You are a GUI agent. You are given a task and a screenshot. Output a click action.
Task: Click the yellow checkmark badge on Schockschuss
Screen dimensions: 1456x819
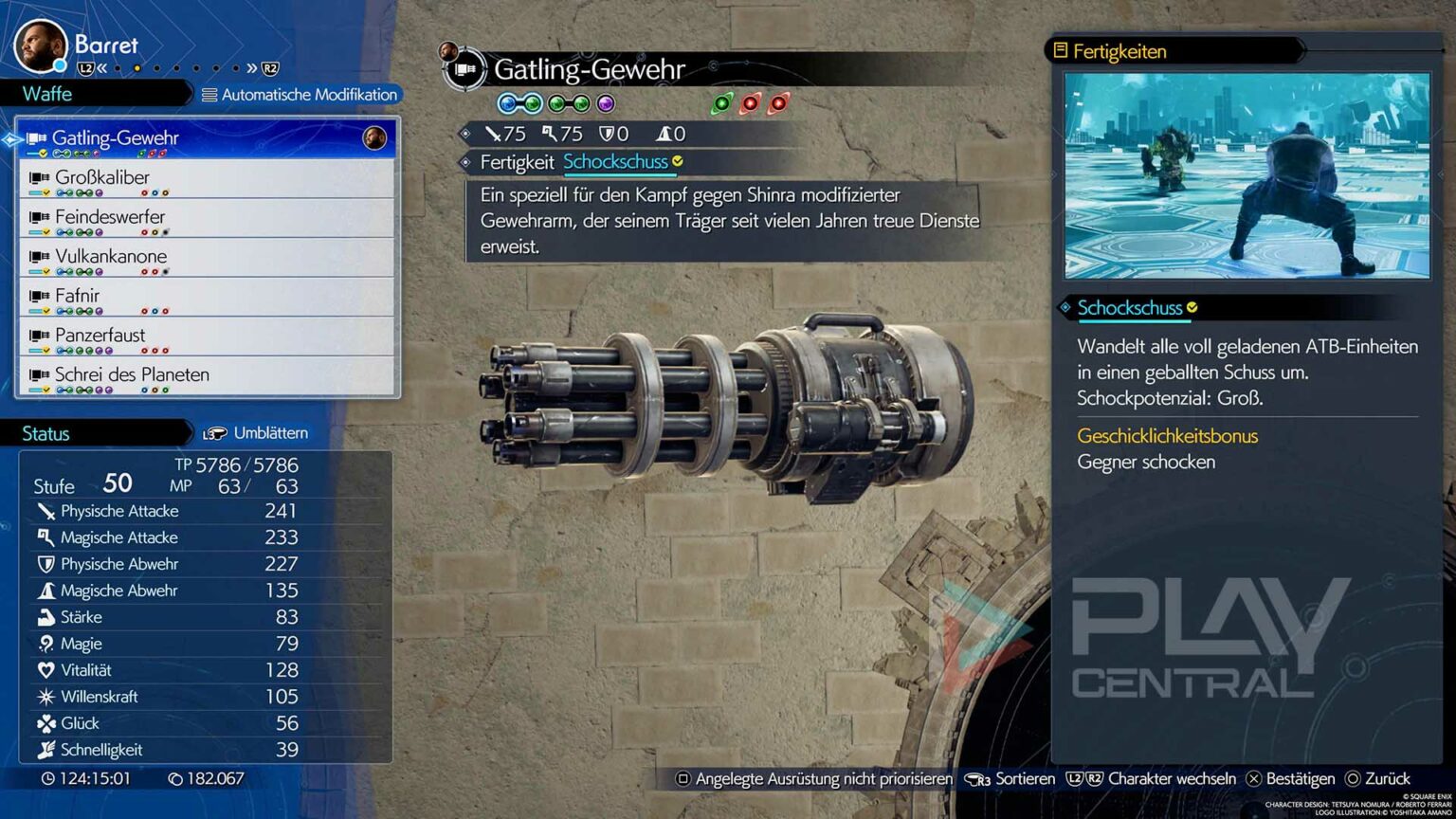[1192, 308]
